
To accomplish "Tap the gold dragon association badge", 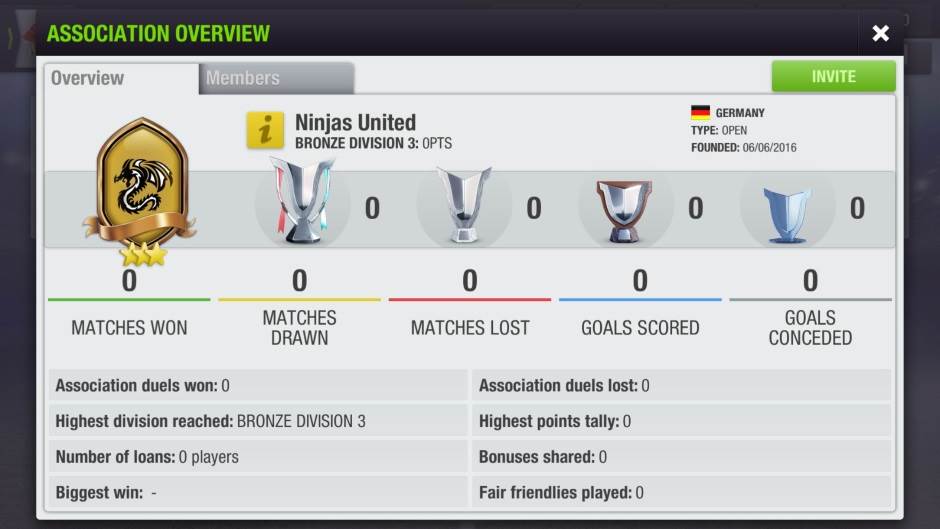I will click(141, 187).
